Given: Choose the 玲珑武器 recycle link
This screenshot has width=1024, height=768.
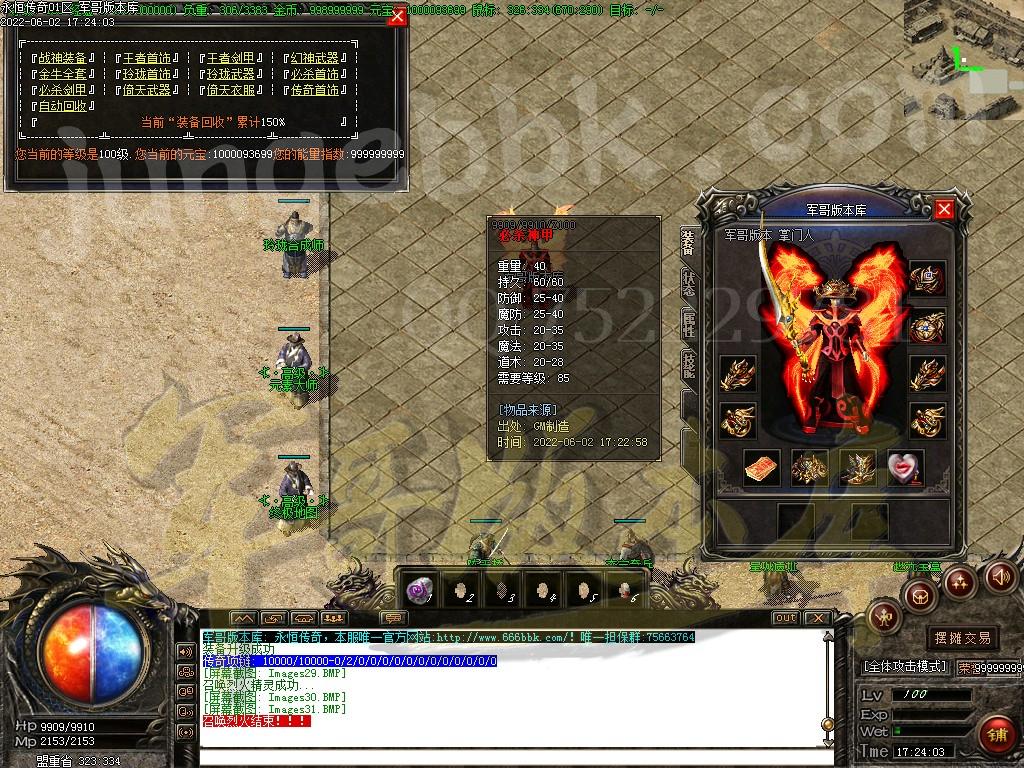Looking at the screenshot, I should (231, 74).
